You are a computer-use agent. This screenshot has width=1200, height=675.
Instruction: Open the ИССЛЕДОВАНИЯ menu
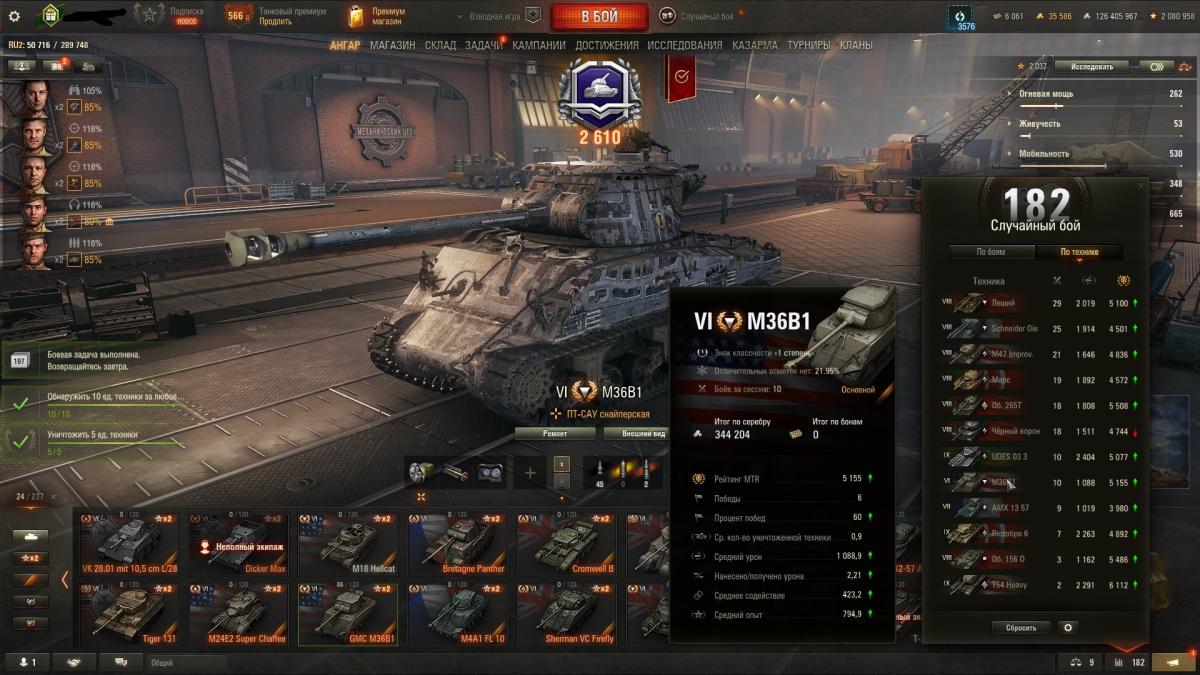point(684,45)
